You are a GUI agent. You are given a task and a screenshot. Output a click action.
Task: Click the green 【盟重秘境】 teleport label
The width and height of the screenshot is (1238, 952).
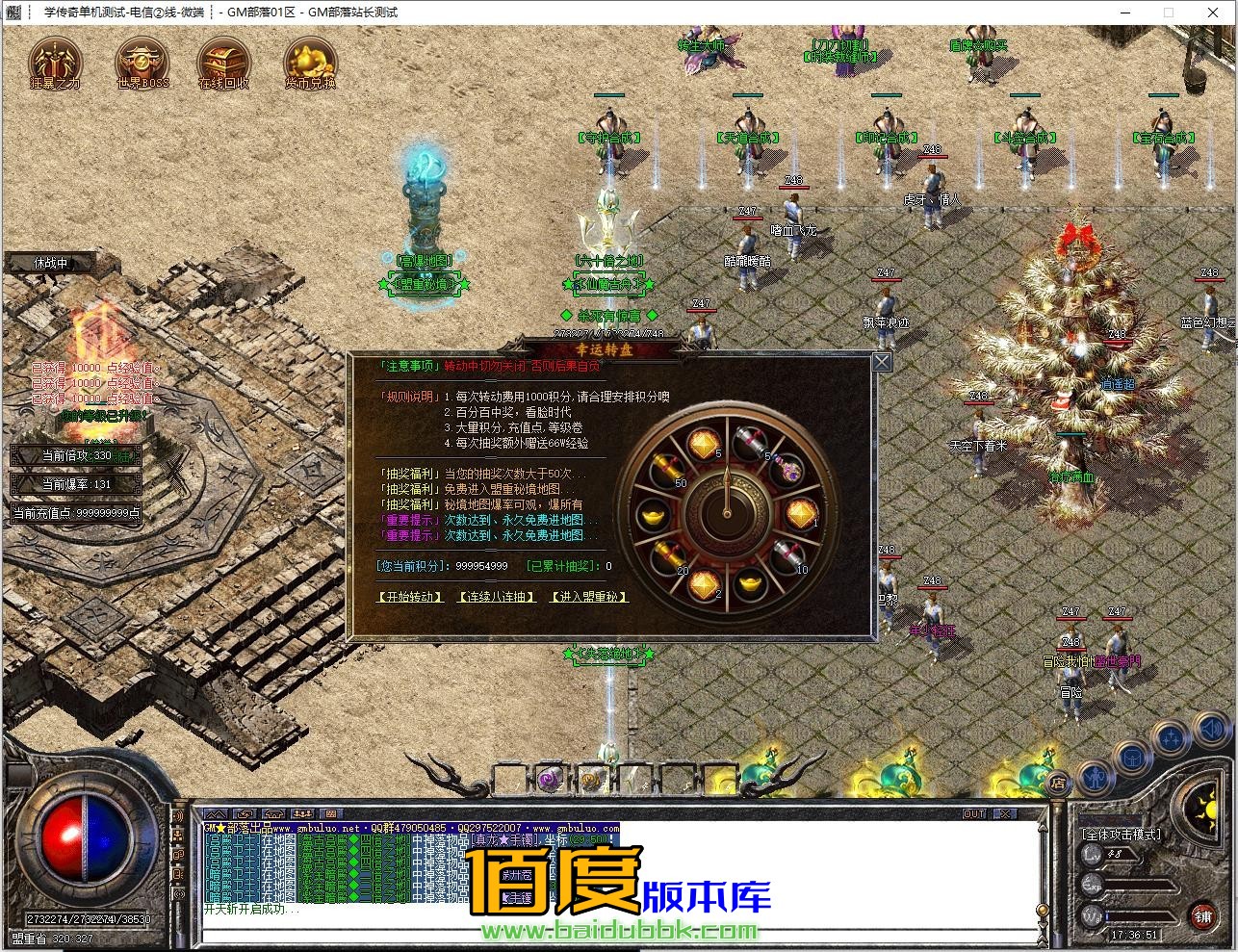tap(425, 286)
